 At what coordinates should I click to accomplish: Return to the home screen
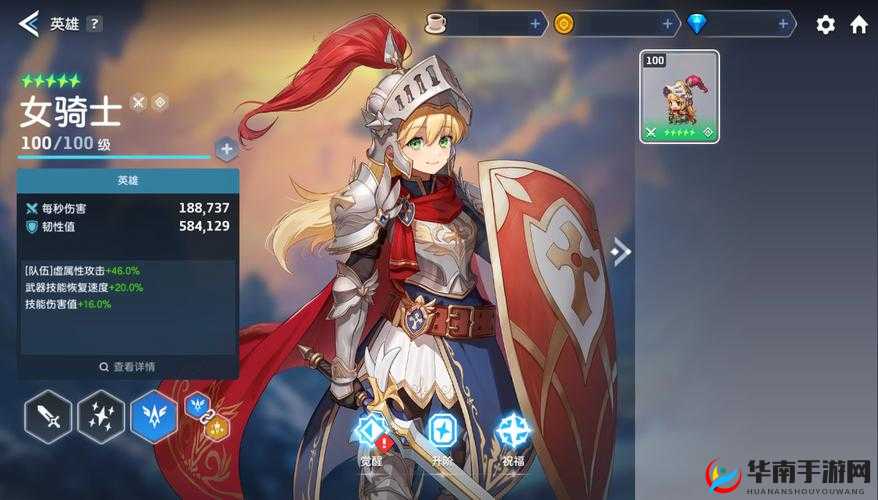tap(859, 24)
